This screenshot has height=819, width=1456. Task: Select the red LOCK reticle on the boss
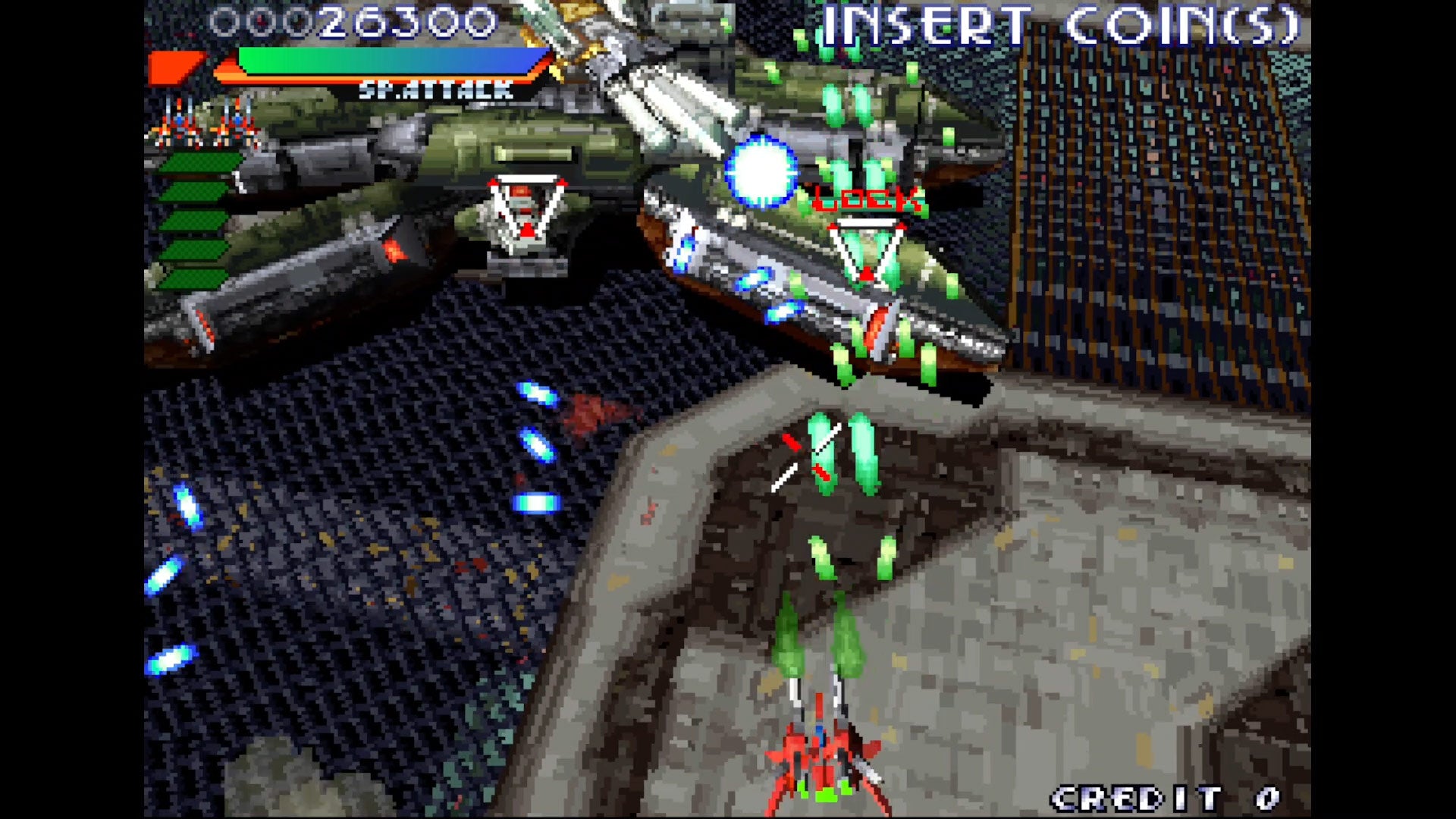tap(864, 199)
